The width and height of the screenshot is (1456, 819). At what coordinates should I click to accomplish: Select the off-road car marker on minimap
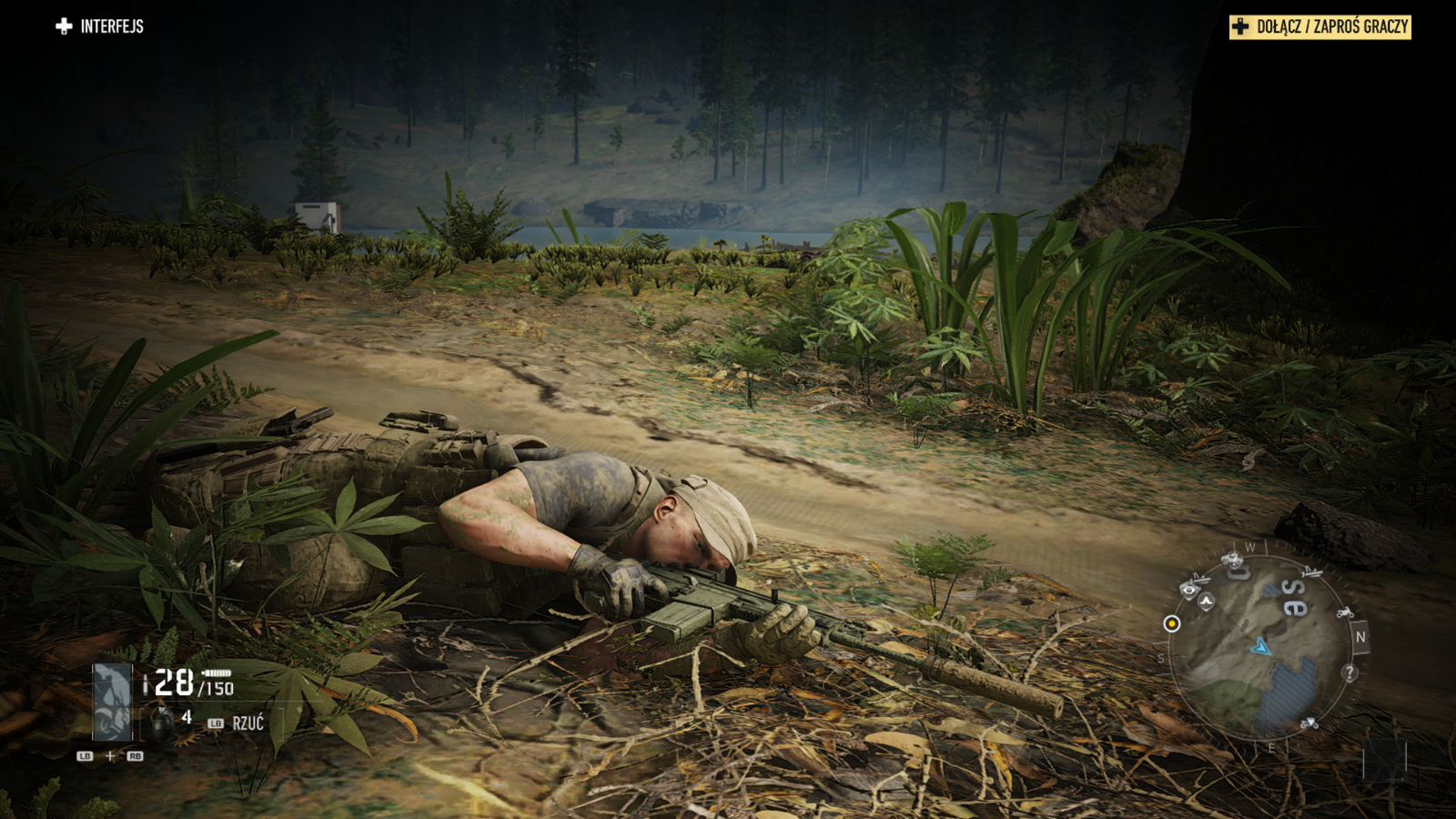(x=1232, y=558)
